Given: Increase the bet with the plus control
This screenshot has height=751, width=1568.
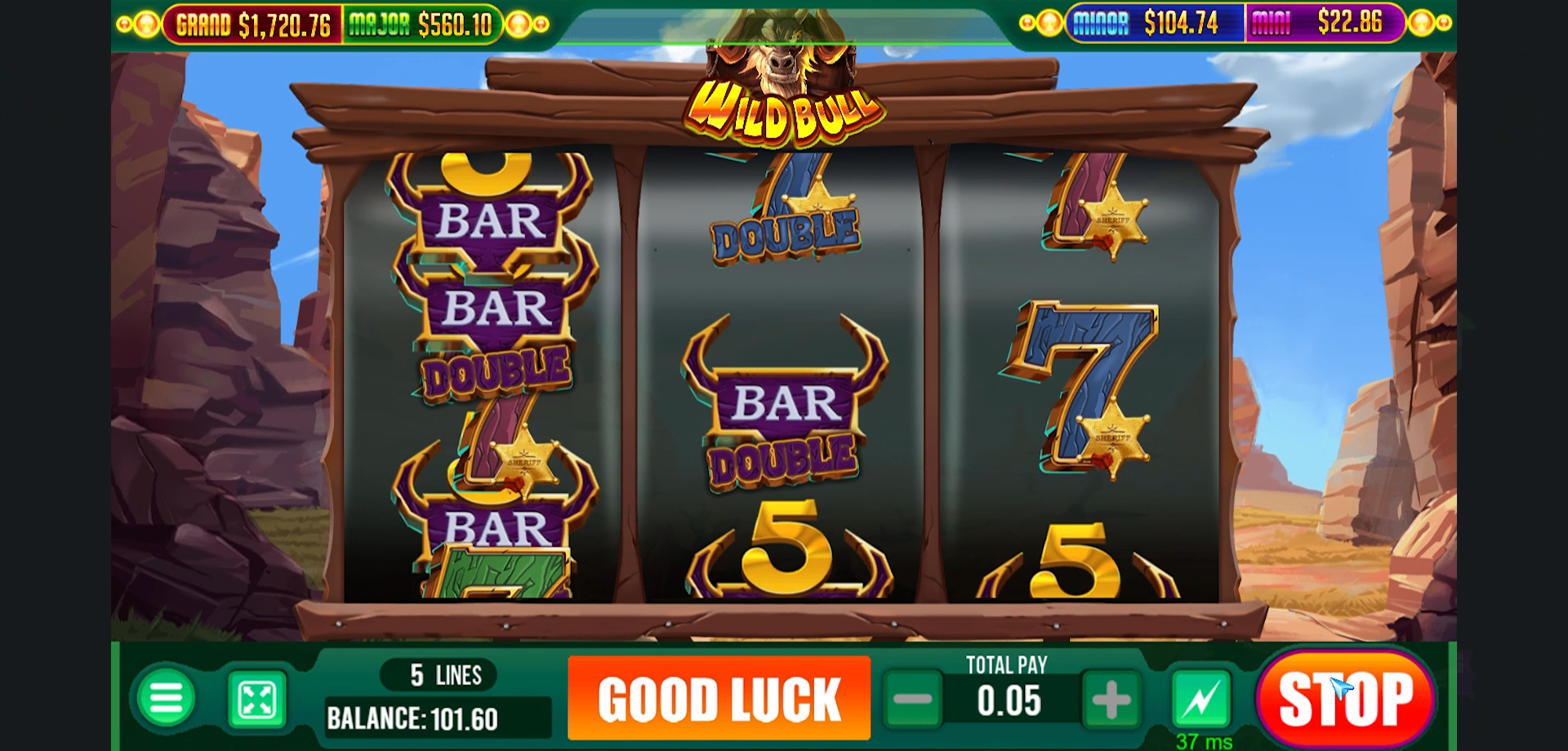Looking at the screenshot, I should tap(1111, 698).
